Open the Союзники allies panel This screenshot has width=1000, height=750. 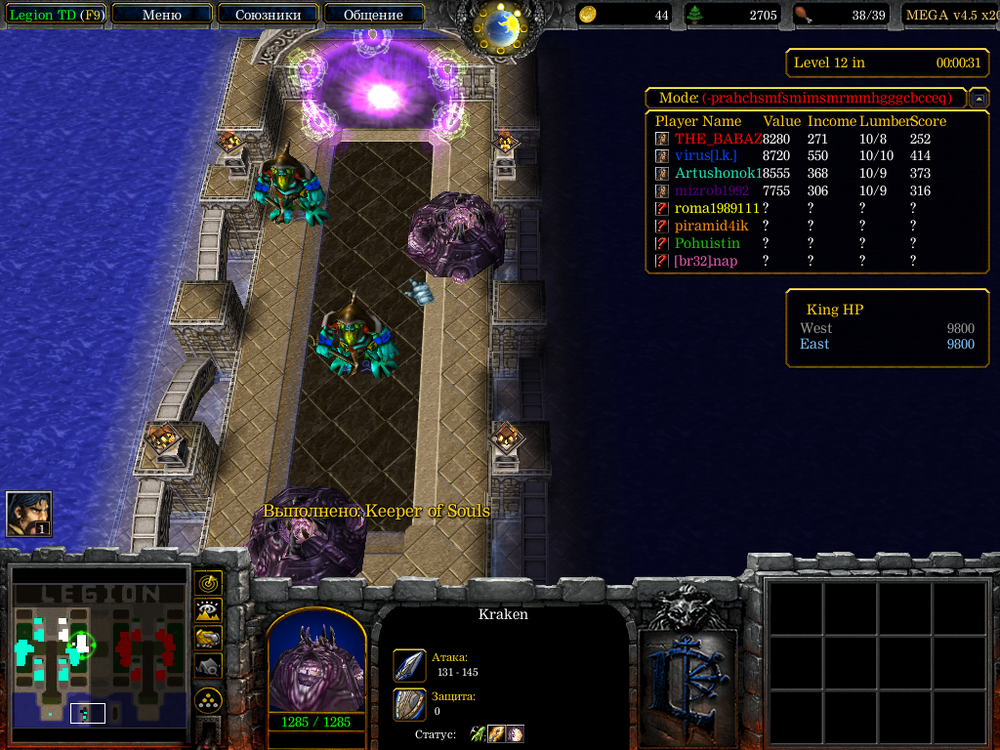[268, 15]
